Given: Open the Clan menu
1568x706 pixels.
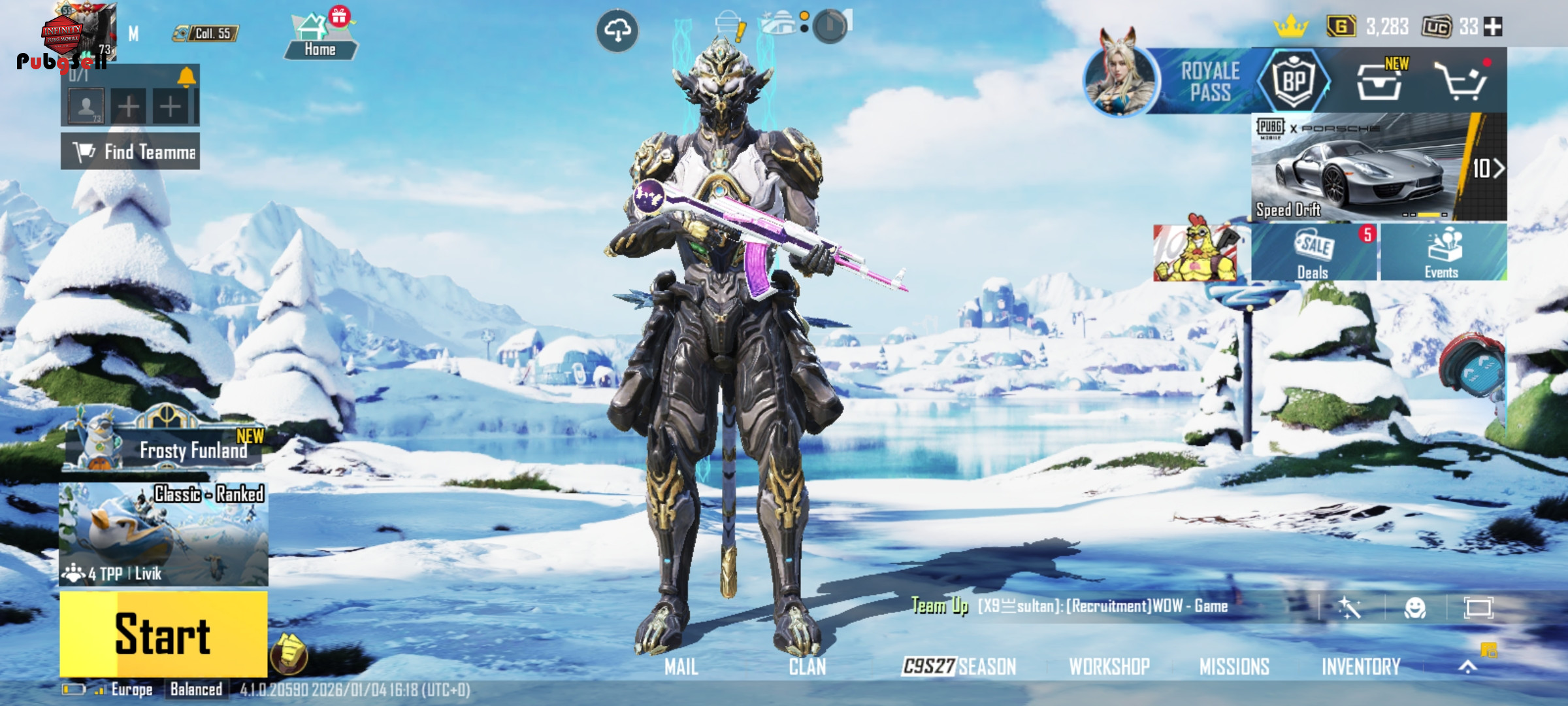Looking at the screenshot, I should (x=808, y=666).
